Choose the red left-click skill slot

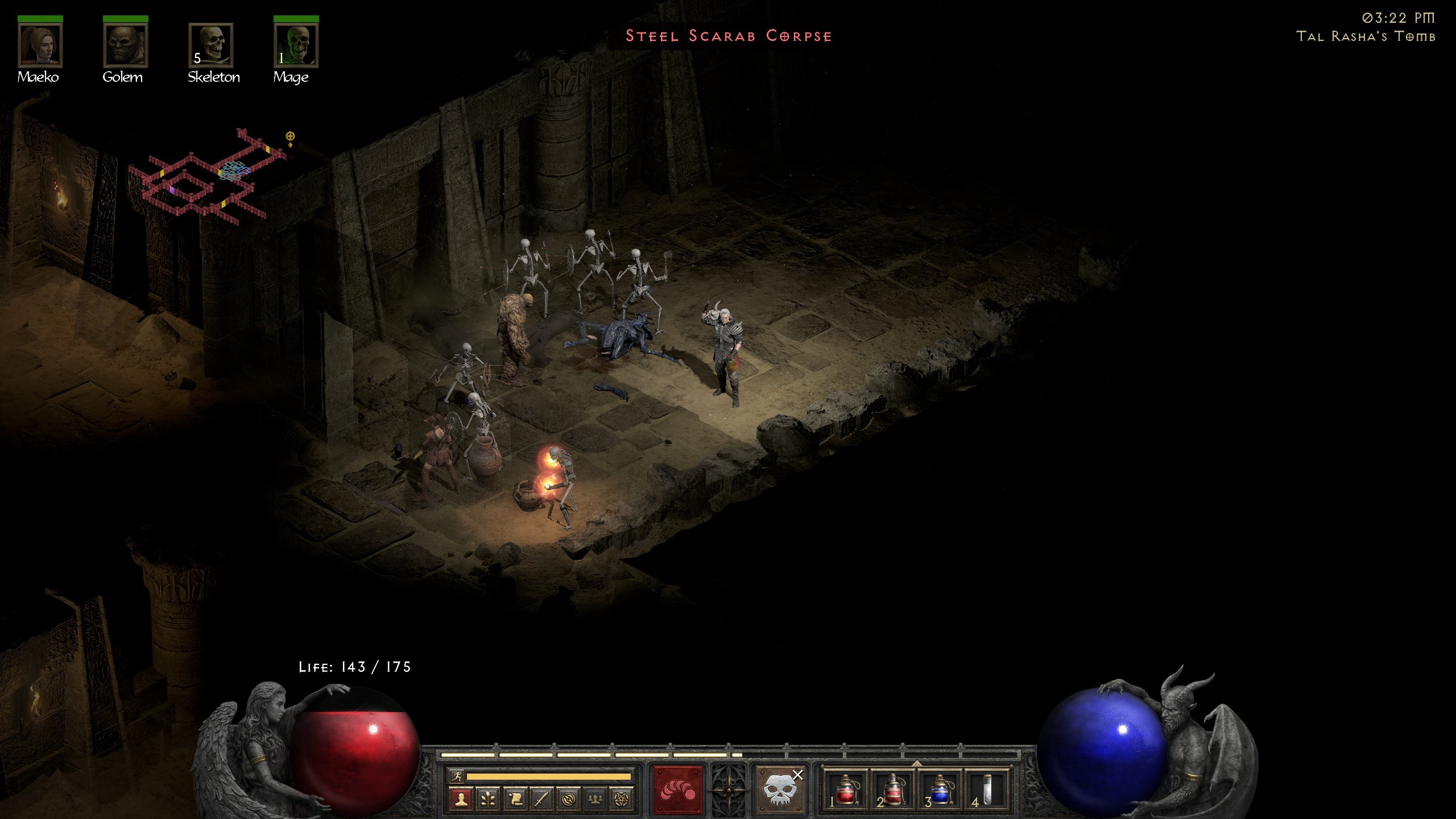coord(678,791)
